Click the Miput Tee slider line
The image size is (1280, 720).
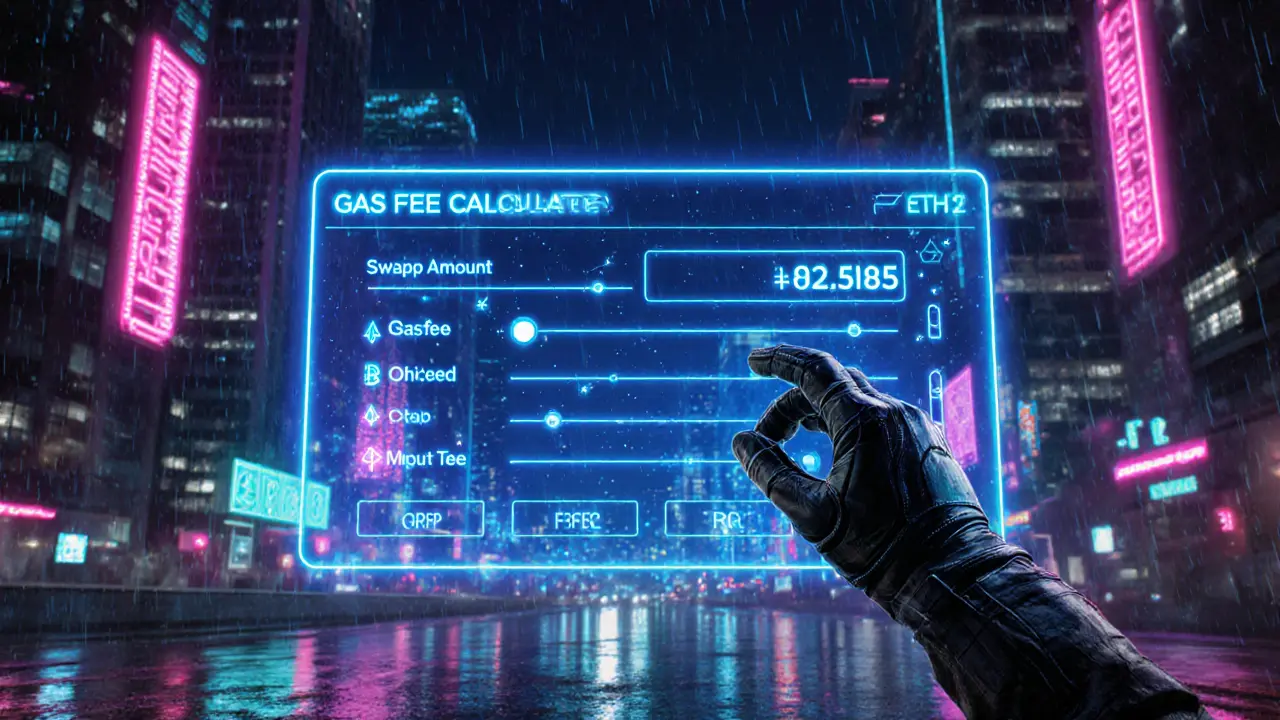click(620, 461)
